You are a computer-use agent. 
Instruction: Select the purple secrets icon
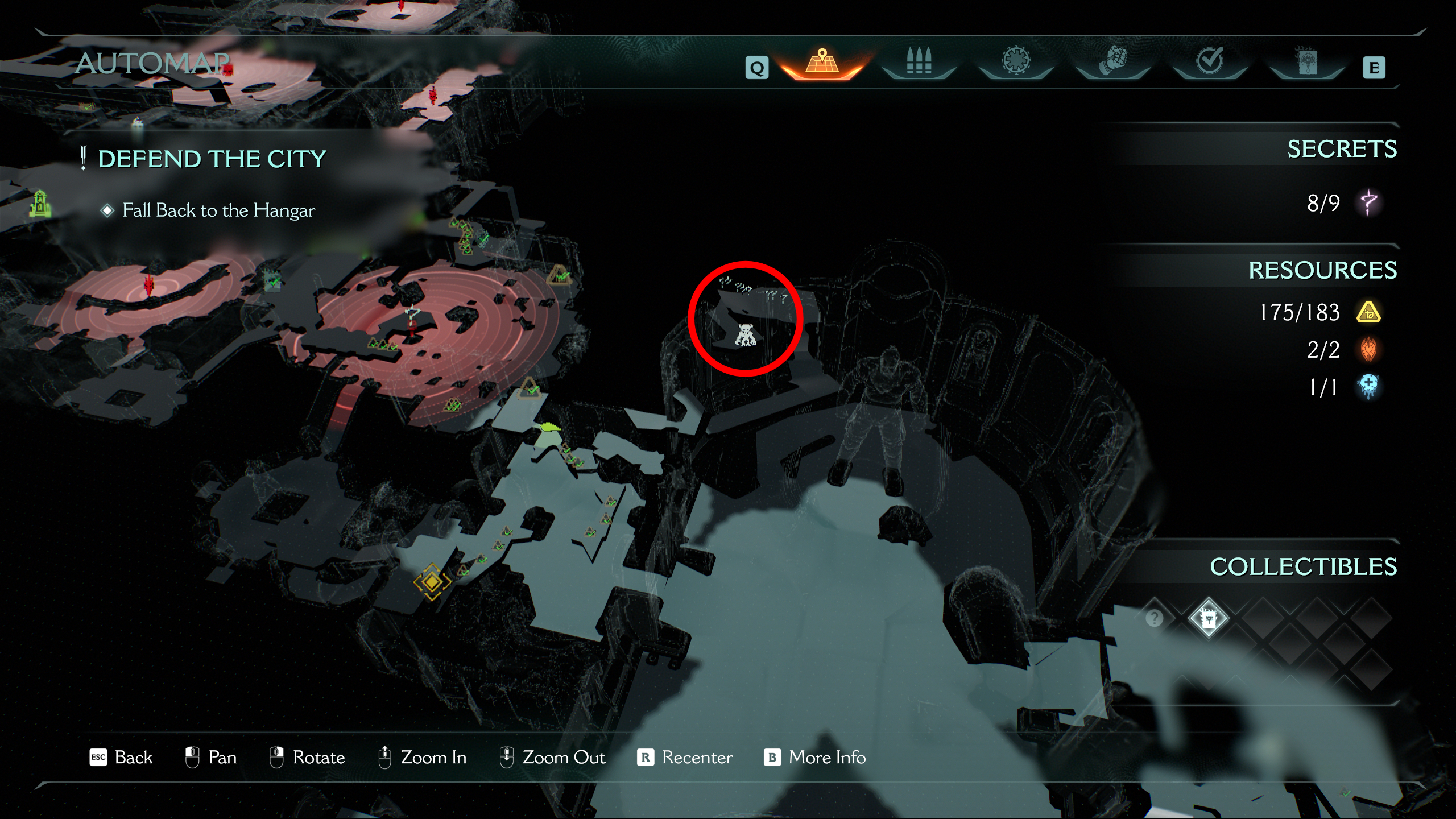[1368, 202]
